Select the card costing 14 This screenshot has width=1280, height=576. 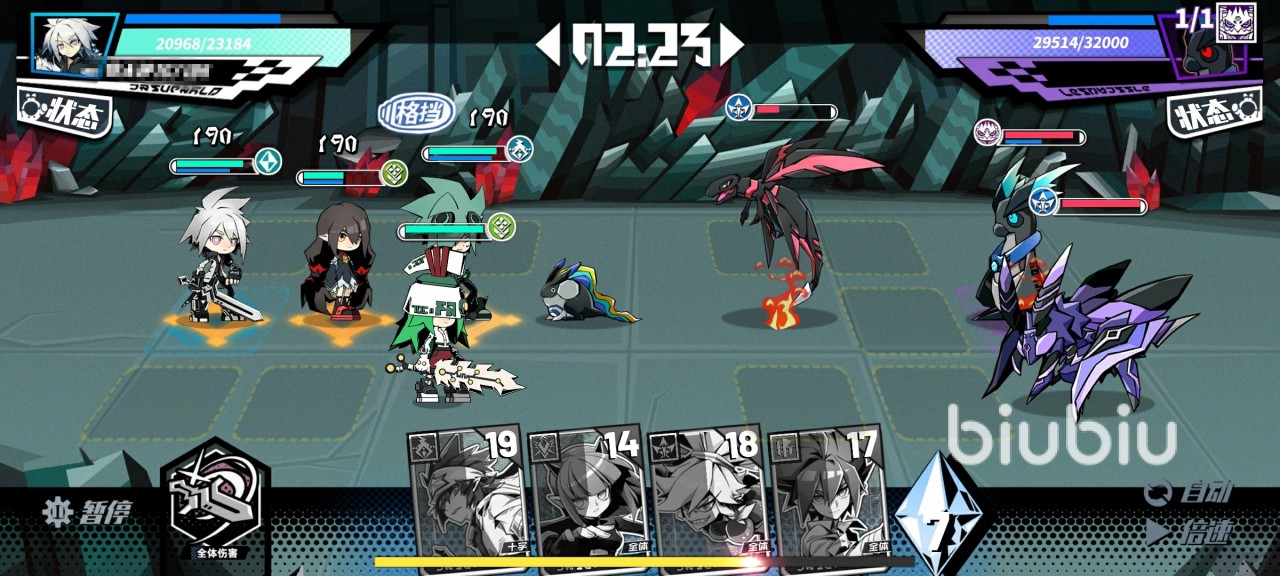(587, 491)
